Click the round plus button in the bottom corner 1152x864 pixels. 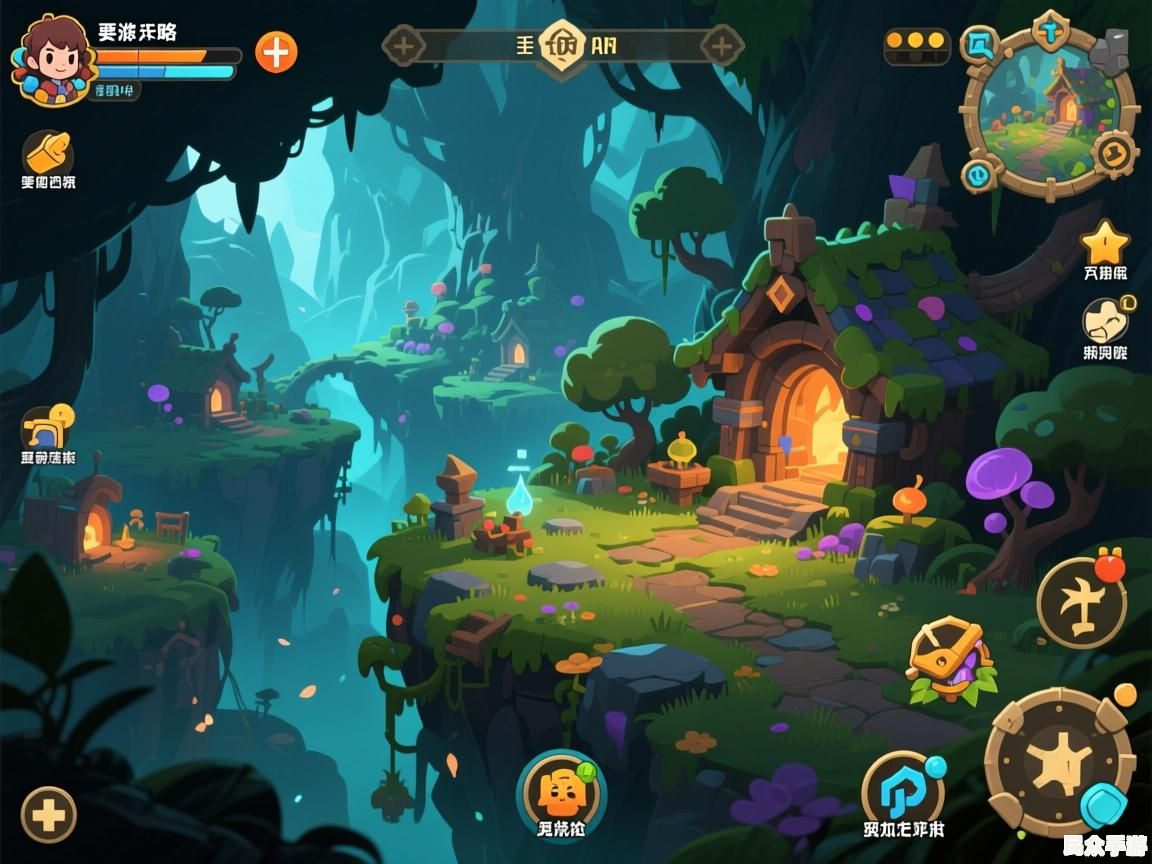pyautogui.click(x=48, y=814)
